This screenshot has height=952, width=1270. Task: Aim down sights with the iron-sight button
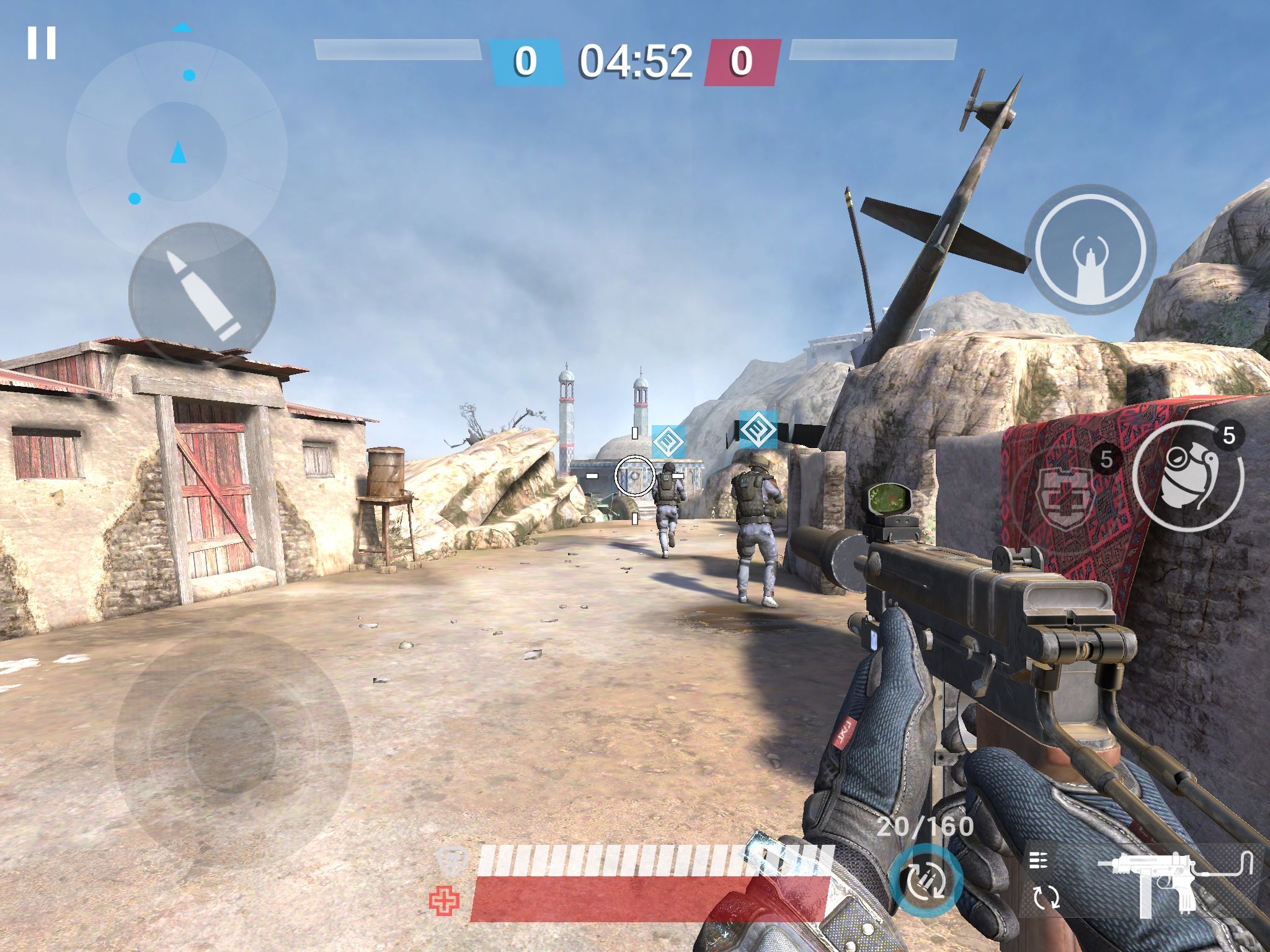[x=1090, y=249]
